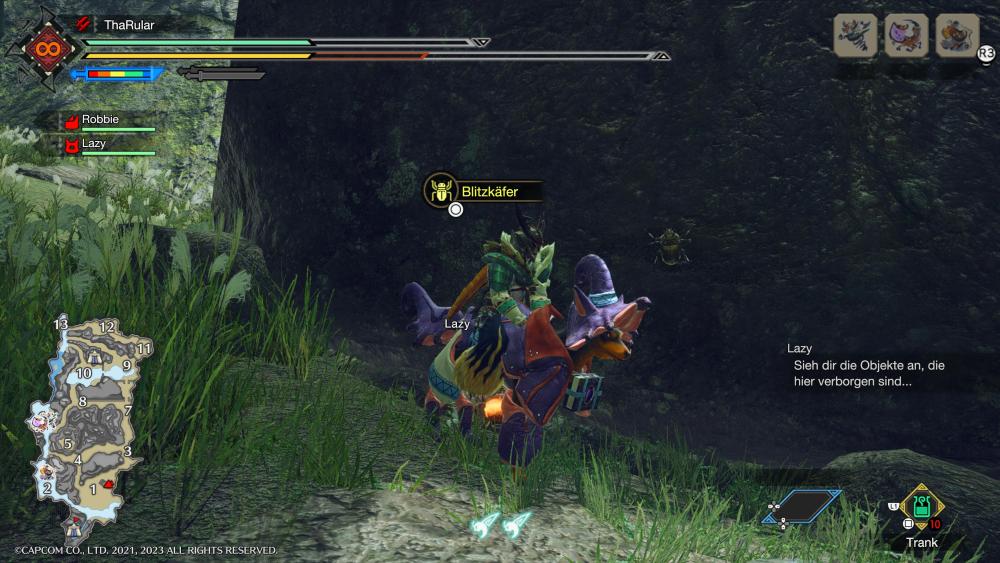Screen dimensions: 1000x563
Task: Click the main camp tent marker on minimap
Action: [x=72, y=525]
